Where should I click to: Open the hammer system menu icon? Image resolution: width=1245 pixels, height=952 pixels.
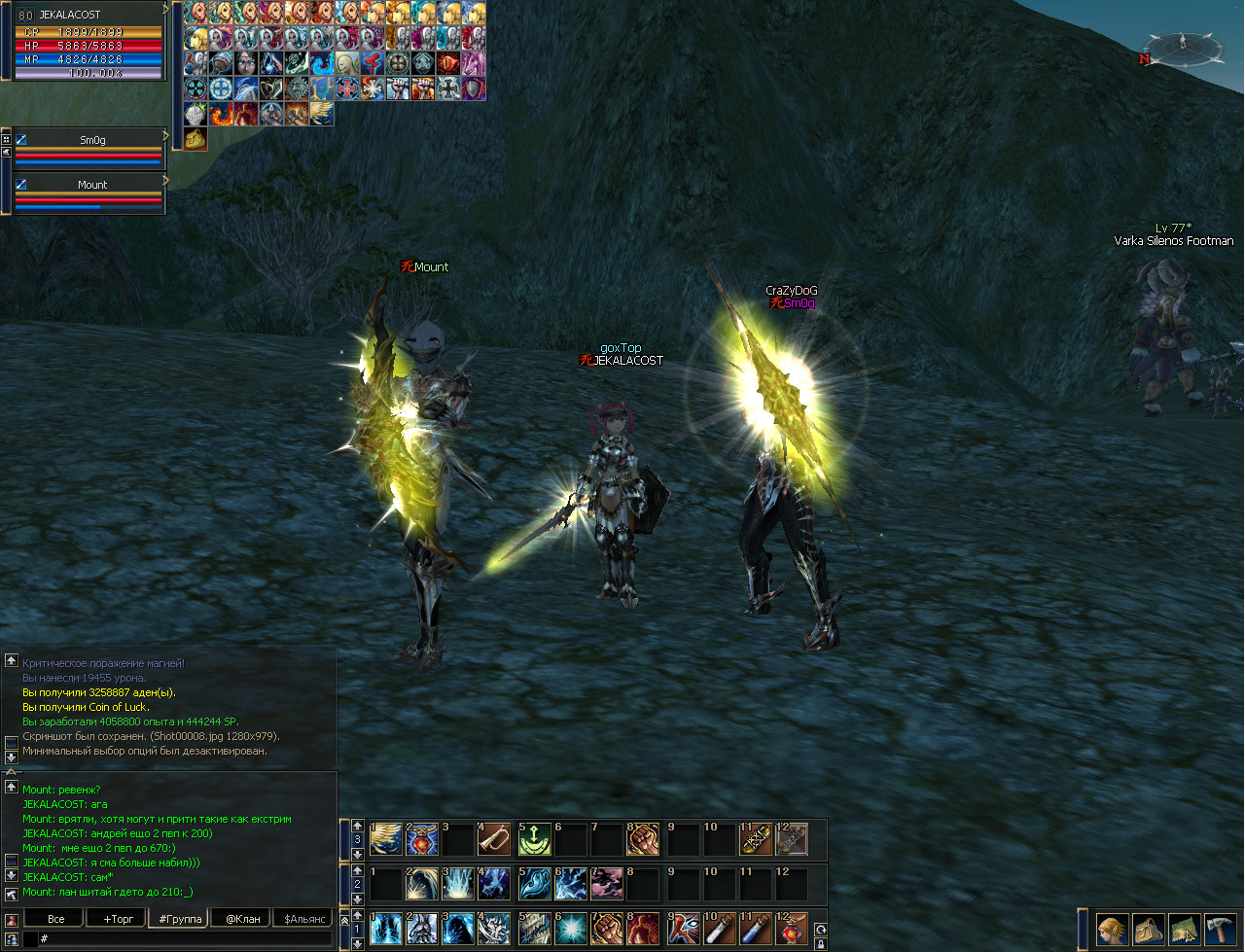click(x=1219, y=930)
